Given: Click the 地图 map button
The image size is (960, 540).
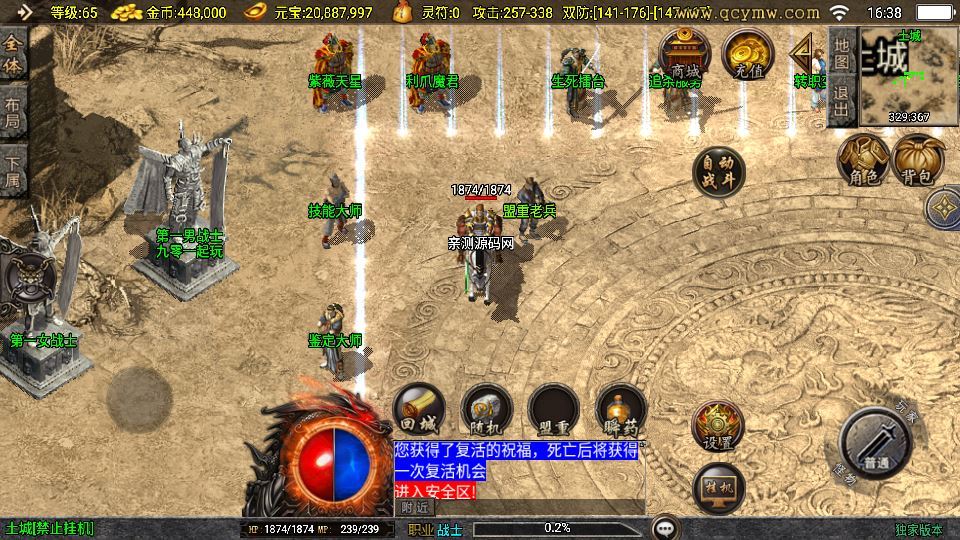Looking at the screenshot, I should tap(842, 52).
